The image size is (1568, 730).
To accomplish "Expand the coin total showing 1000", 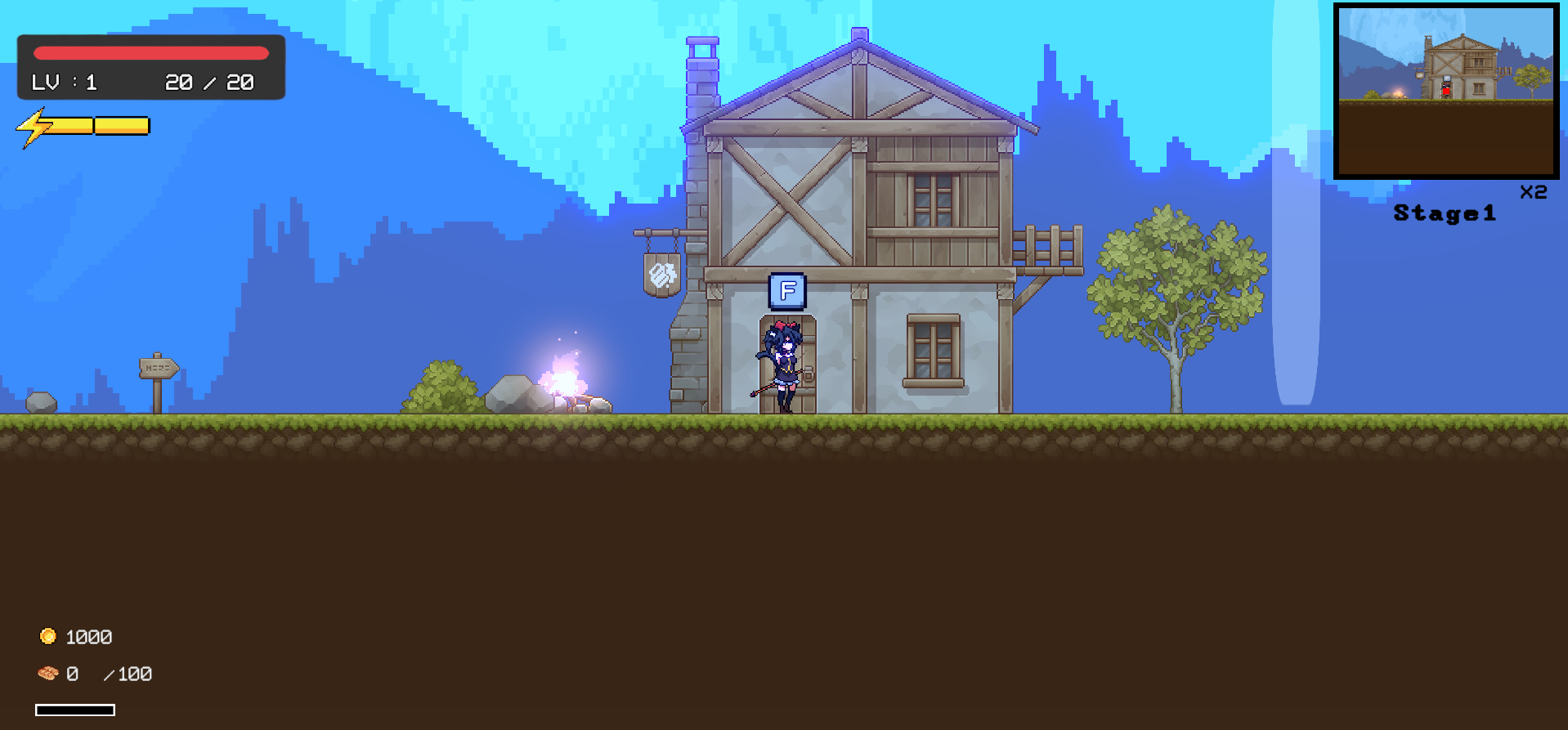I will click(x=90, y=637).
